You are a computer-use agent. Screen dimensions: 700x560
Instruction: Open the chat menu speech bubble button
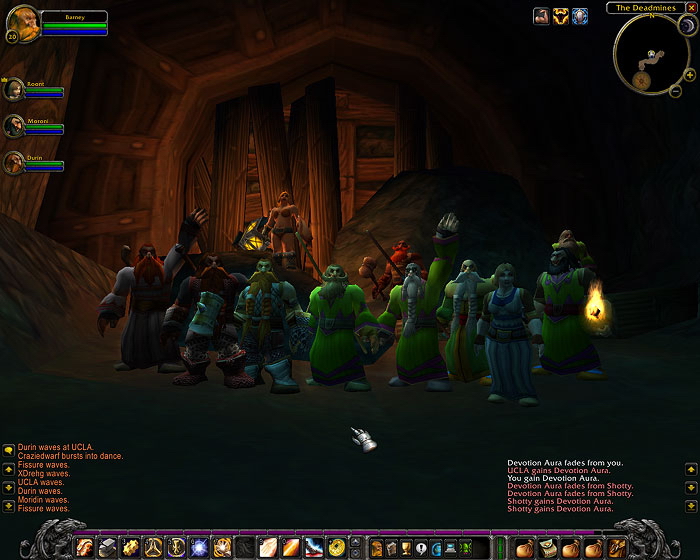click(7, 450)
